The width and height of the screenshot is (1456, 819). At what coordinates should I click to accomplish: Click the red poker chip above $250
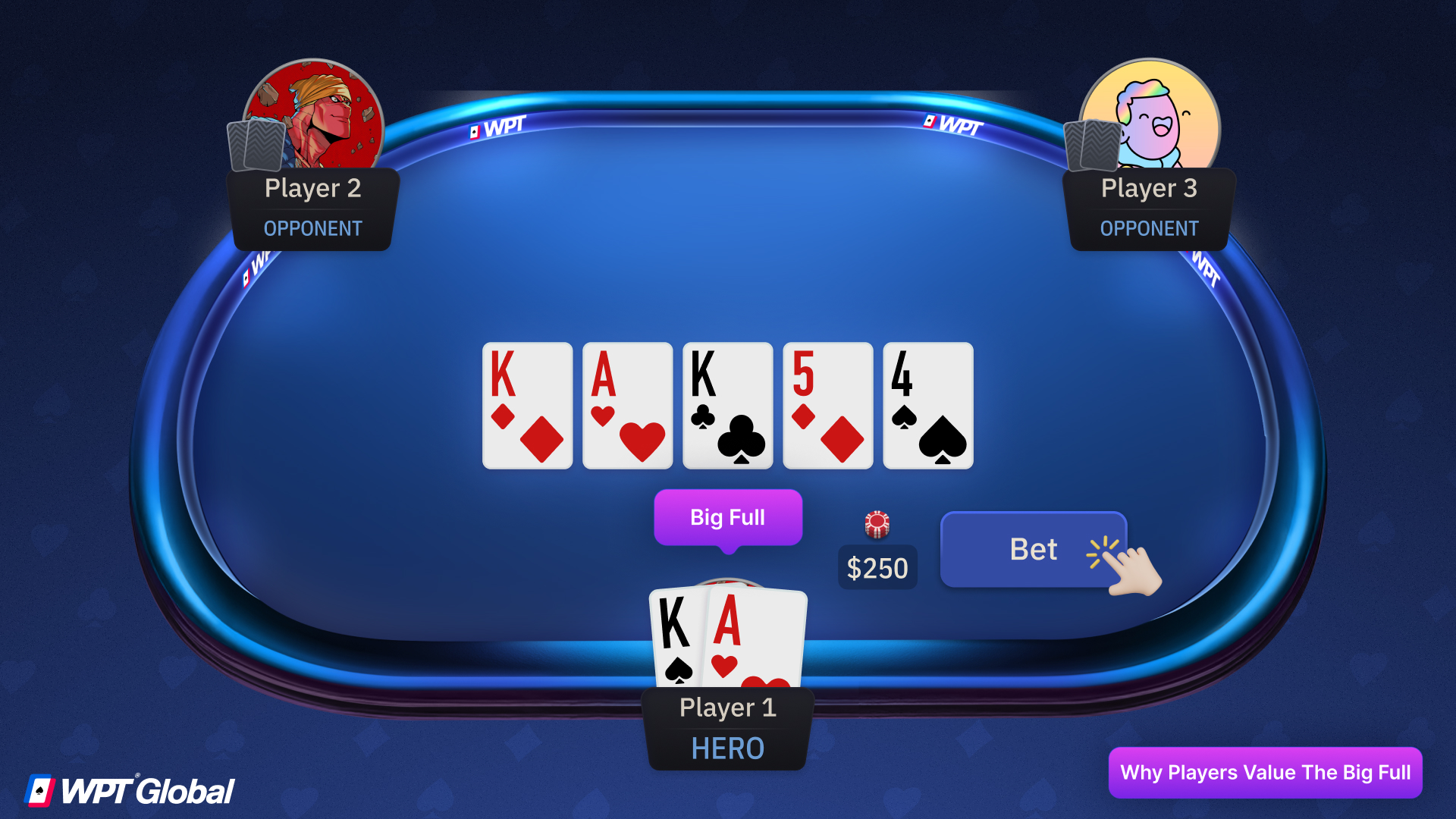[877, 526]
